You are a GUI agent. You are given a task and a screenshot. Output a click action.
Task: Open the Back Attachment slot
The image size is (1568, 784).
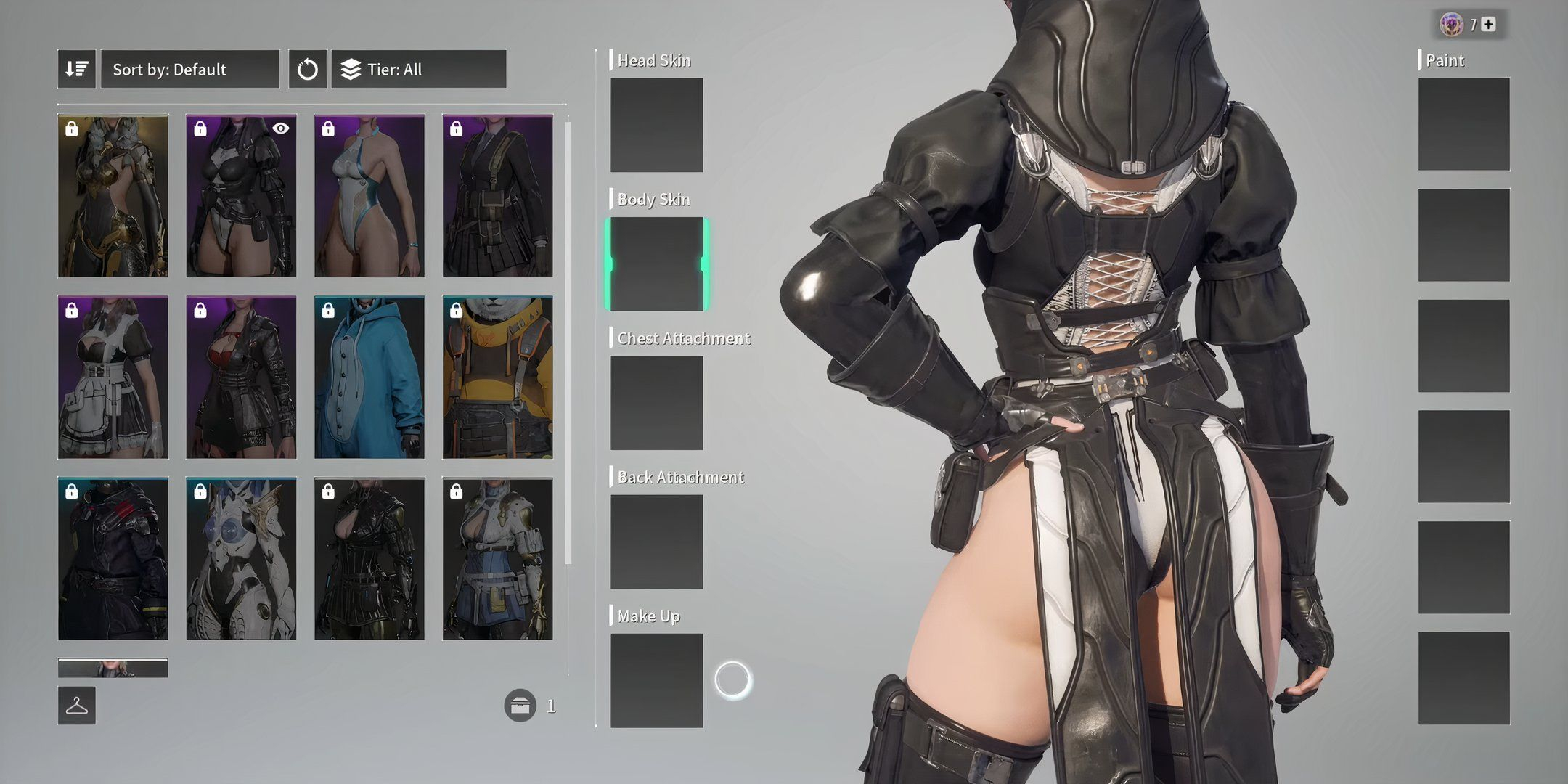[656, 542]
